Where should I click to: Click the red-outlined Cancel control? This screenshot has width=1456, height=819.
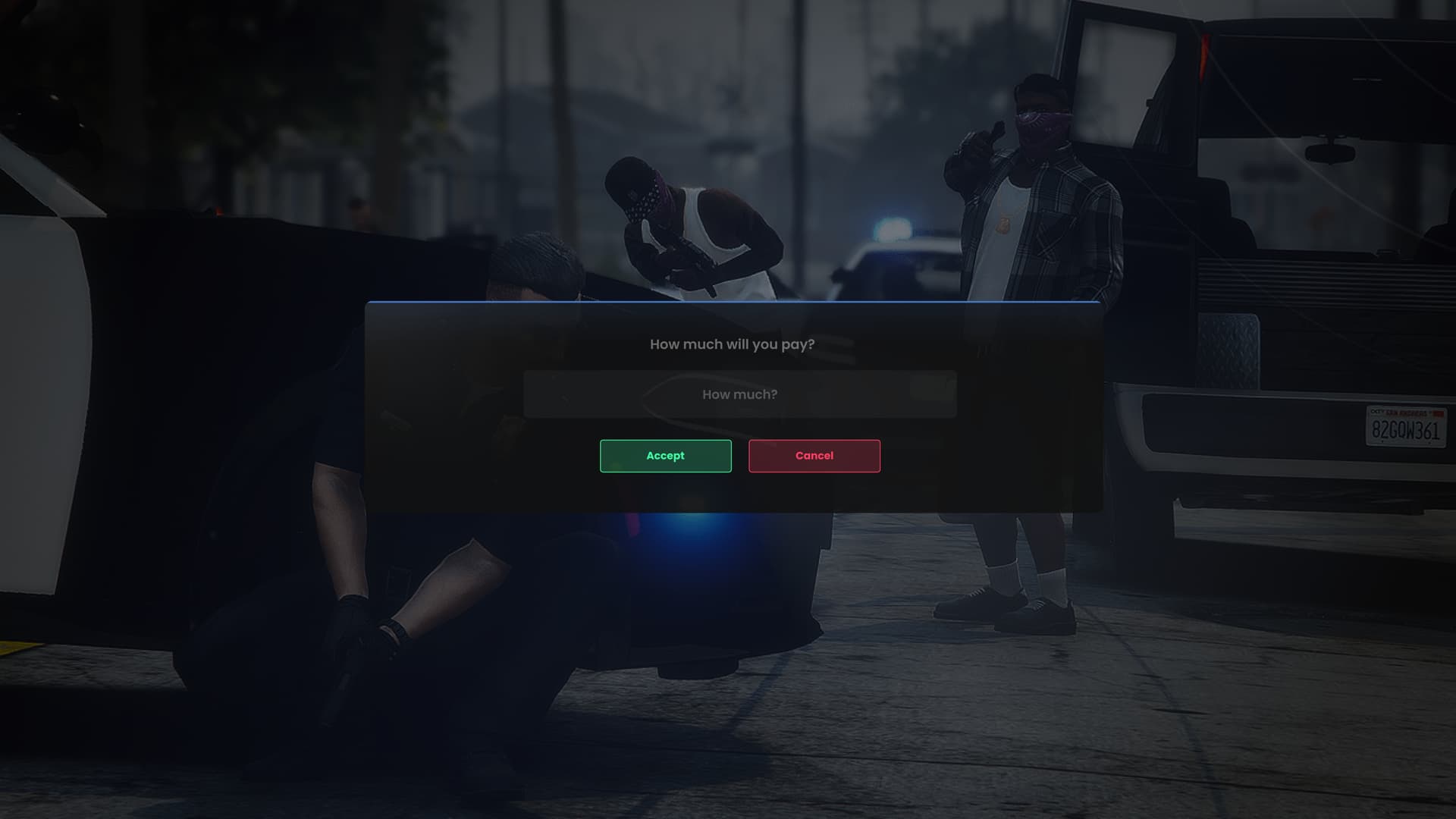(814, 455)
